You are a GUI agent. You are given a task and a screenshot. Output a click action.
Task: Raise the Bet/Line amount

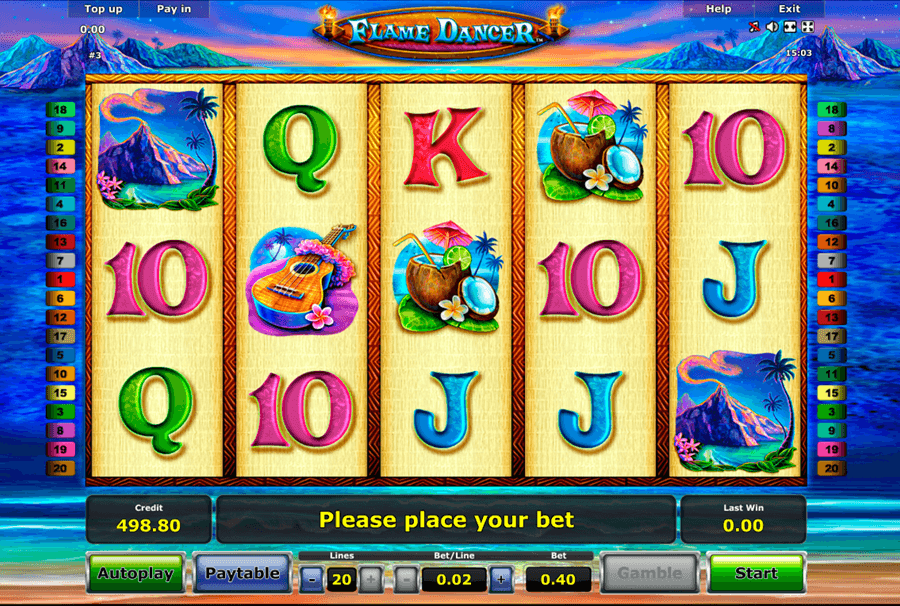(500, 578)
